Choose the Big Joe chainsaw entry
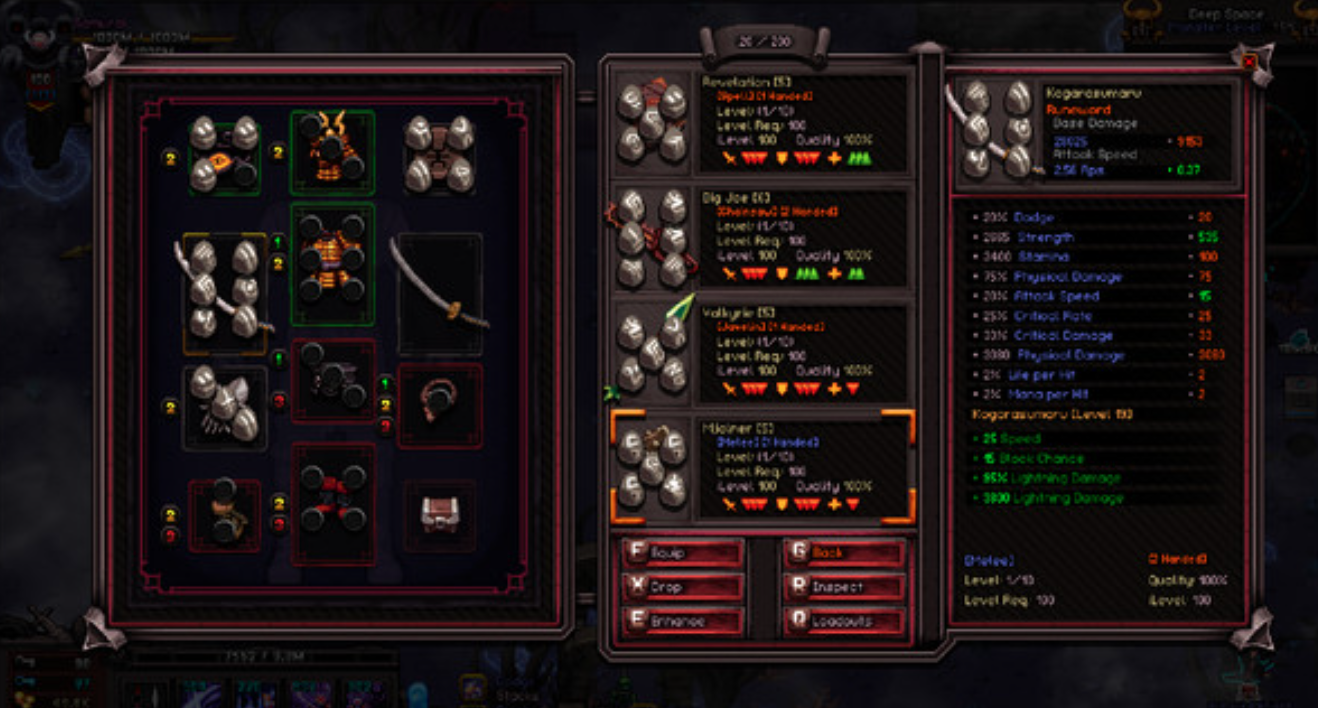1318x708 pixels. tap(761, 238)
